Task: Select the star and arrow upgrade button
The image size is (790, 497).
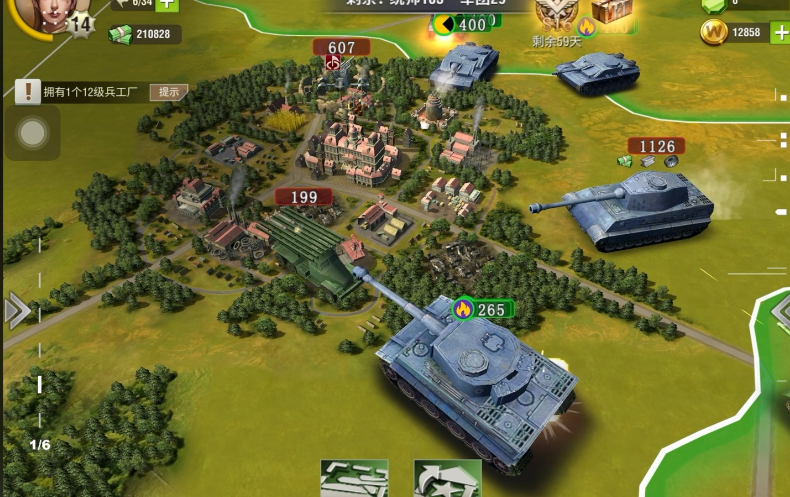Action: click(x=447, y=479)
